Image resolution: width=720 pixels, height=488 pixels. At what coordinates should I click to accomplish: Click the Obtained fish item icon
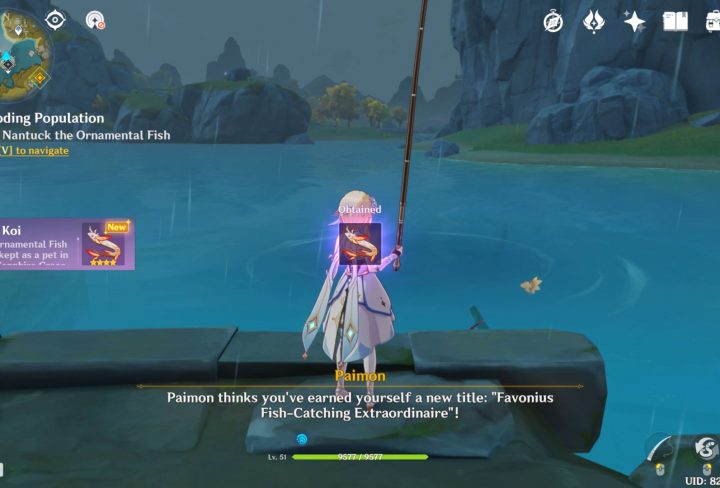coord(359,242)
